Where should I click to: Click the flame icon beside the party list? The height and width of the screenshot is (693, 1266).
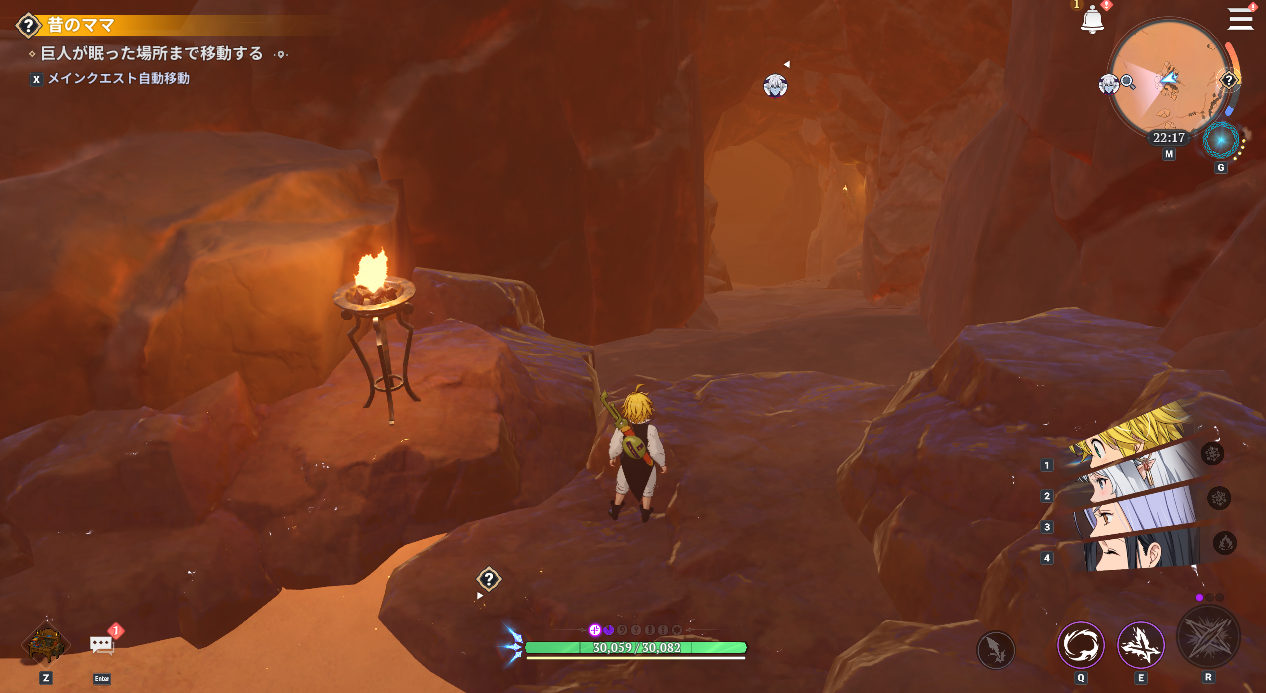click(x=1225, y=543)
